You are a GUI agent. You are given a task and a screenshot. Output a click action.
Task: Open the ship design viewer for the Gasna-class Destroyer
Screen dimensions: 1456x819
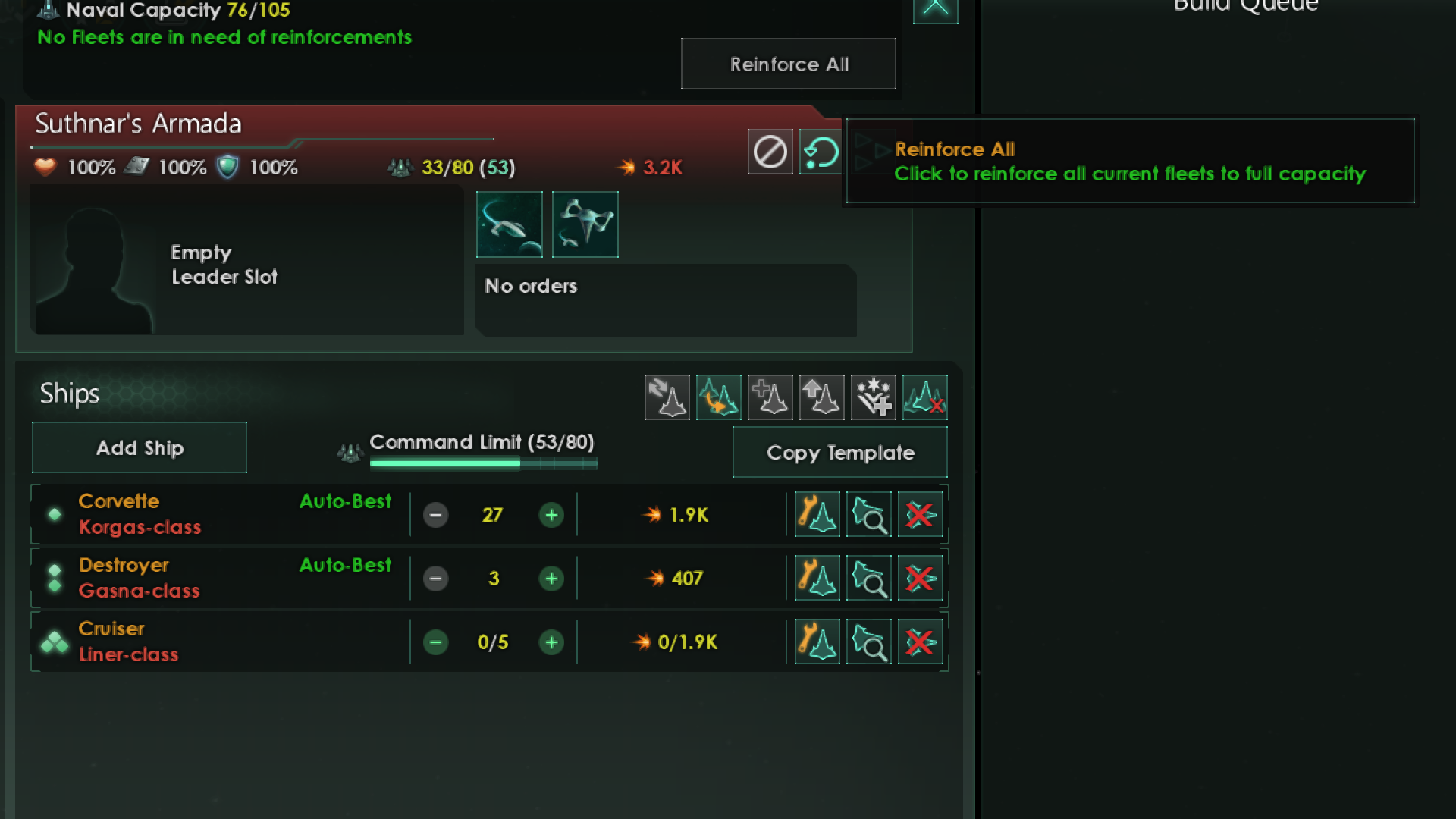868,578
